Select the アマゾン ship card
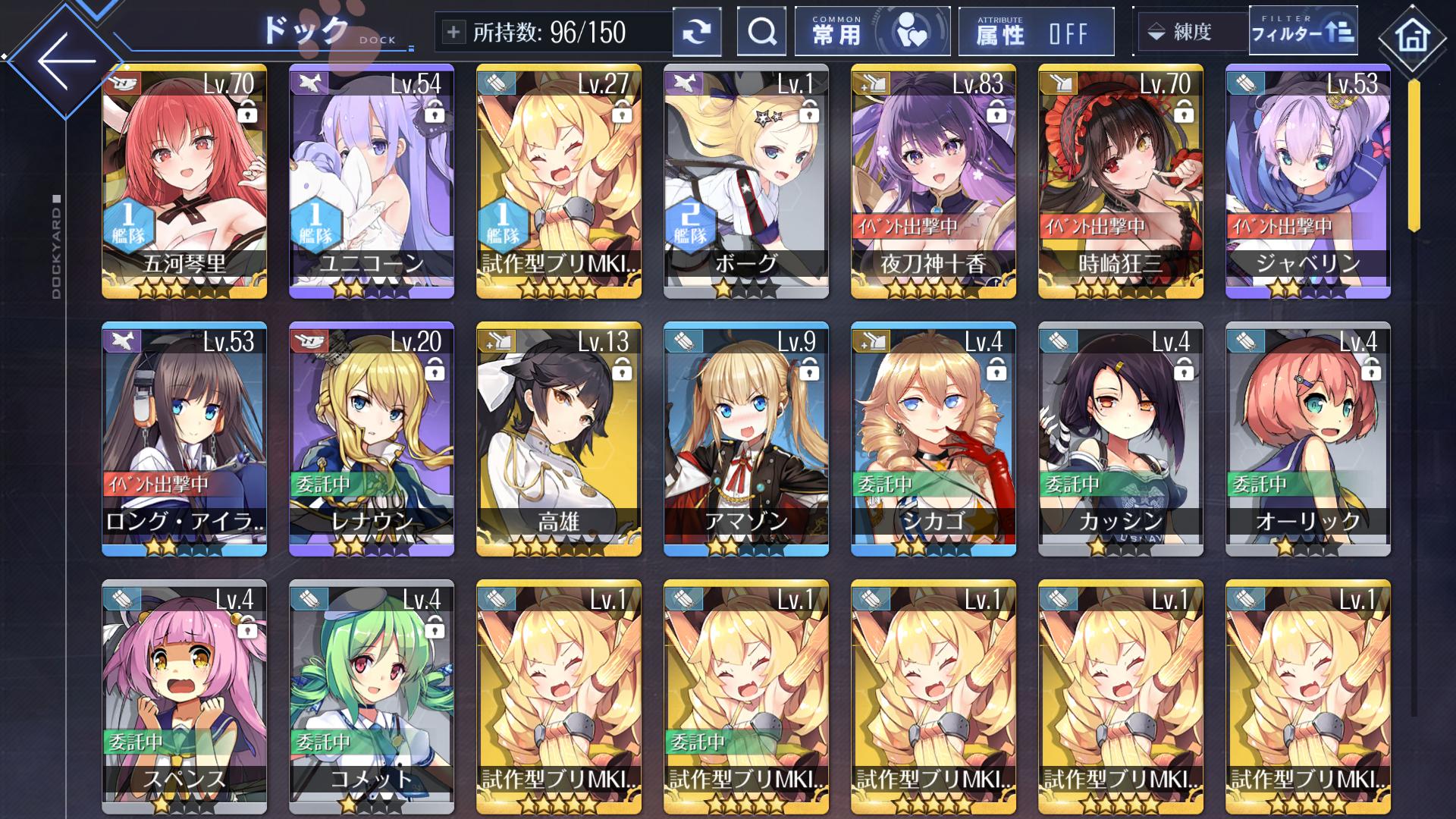This screenshot has height=819, width=1456. tap(746, 440)
